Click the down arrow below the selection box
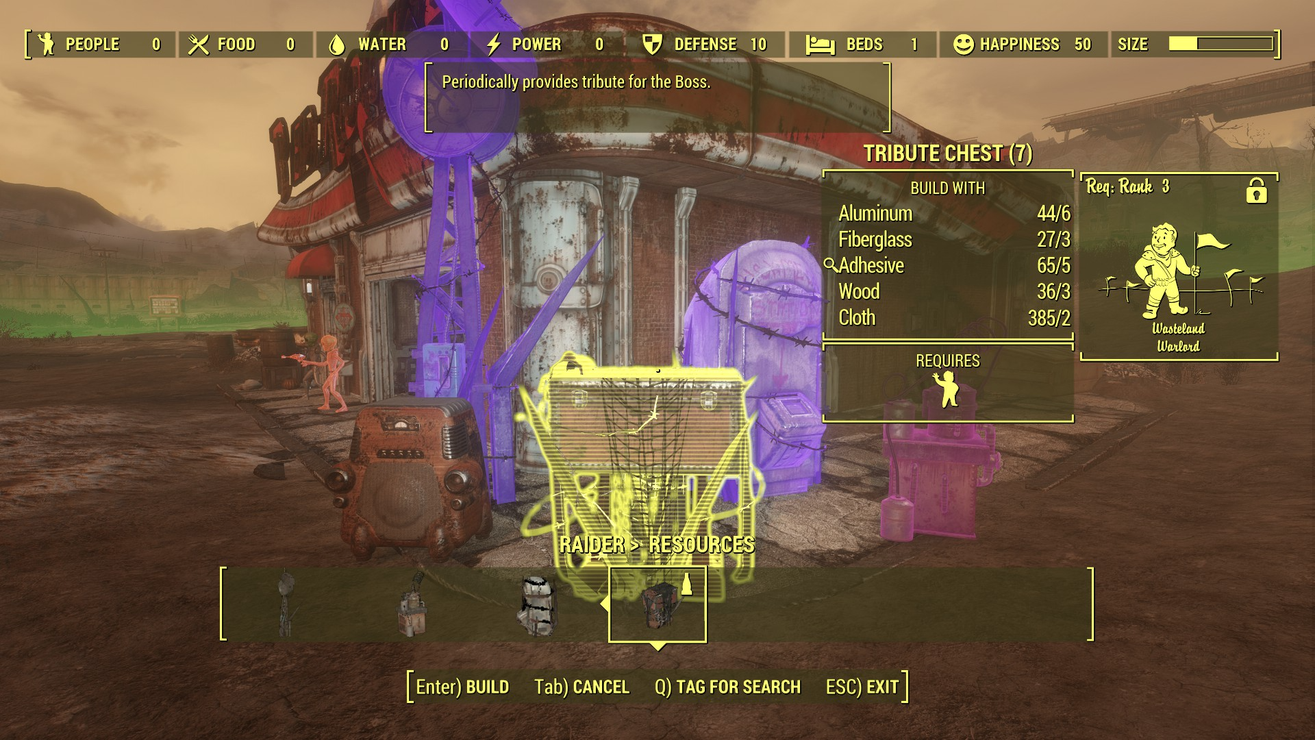This screenshot has height=740, width=1315. [658, 647]
